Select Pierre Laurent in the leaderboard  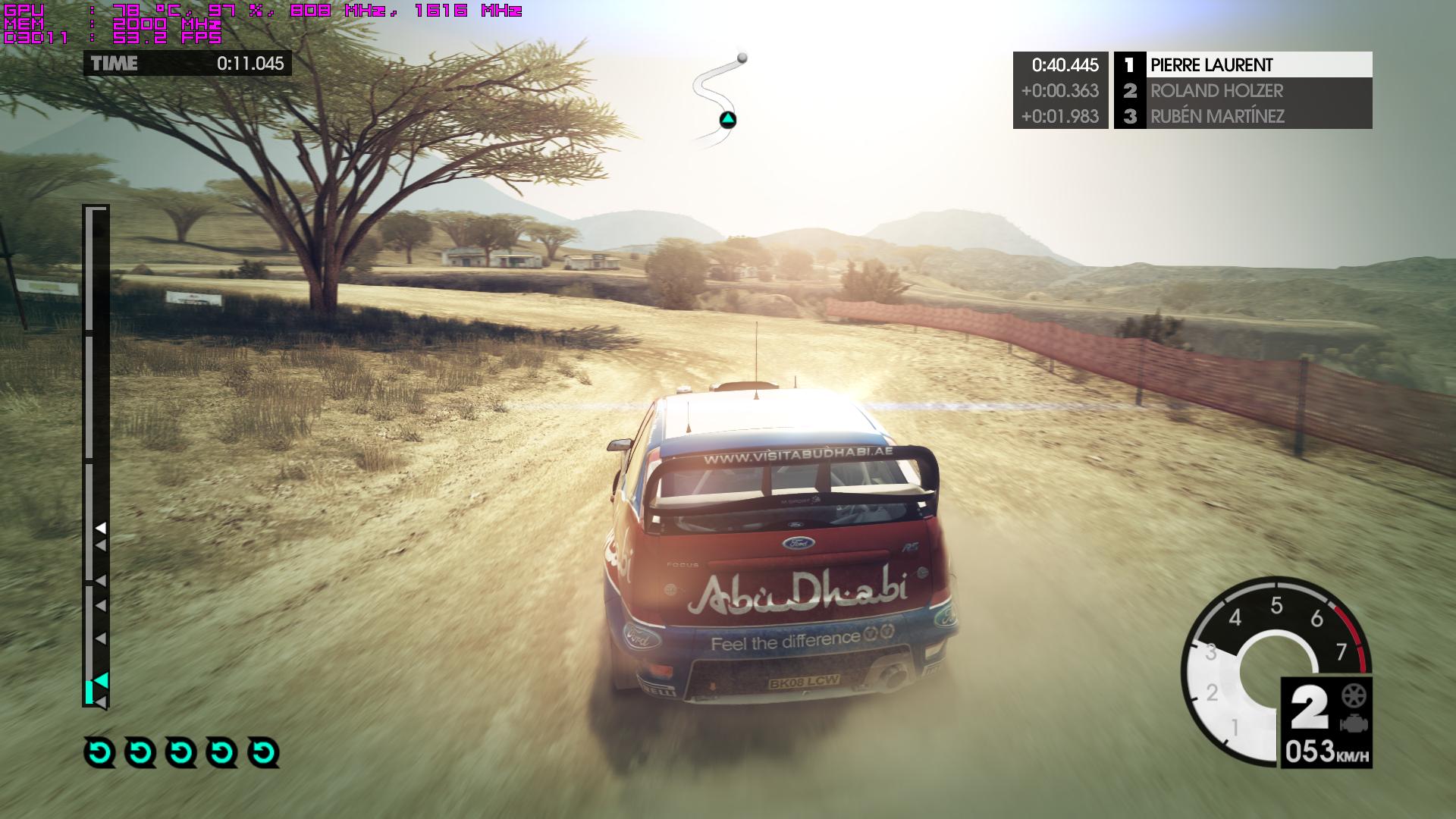coord(1242,64)
